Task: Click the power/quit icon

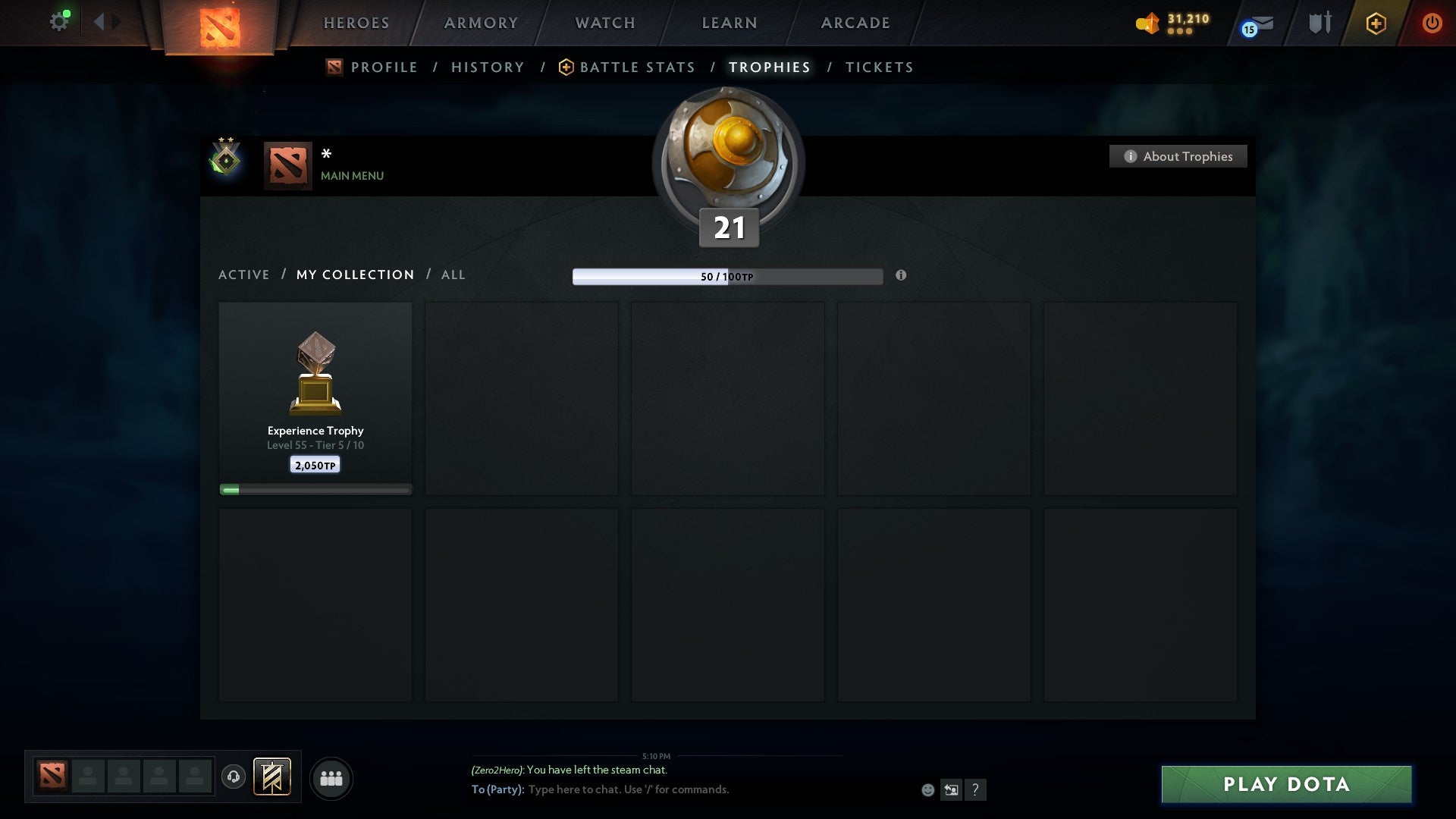Action: pos(1432,23)
